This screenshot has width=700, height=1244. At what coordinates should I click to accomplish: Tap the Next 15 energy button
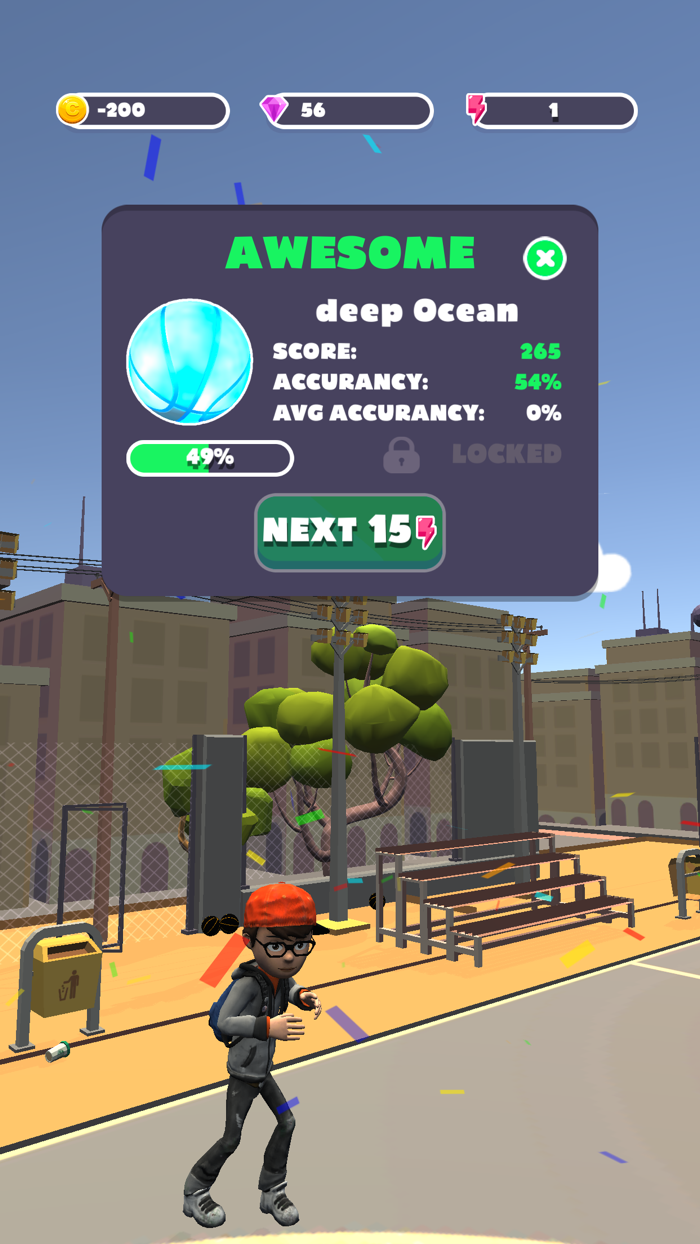pos(349,532)
